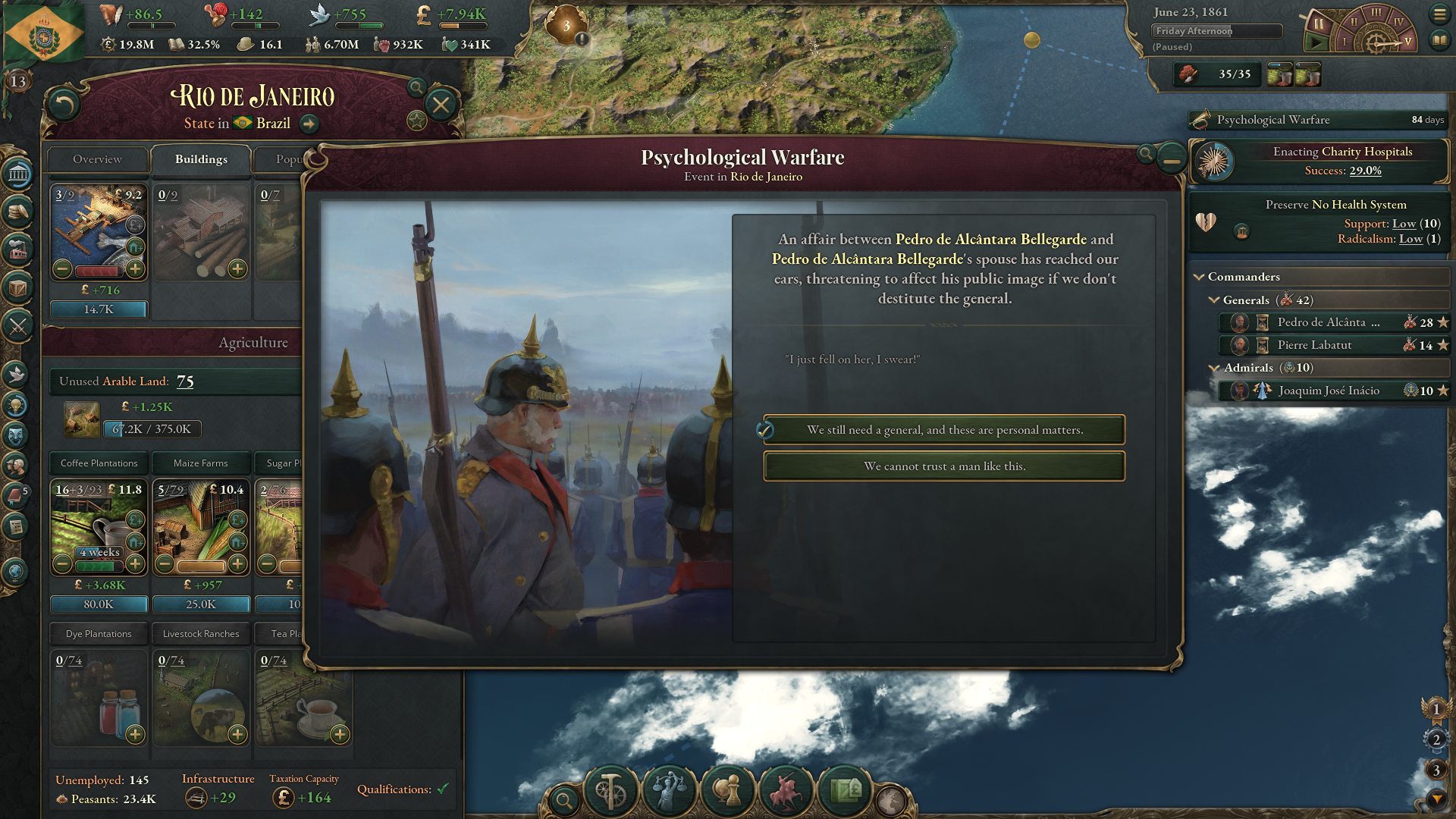Click the Friday Afternoon text field
This screenshot has height=819, width=1456.
[1216, 31]
